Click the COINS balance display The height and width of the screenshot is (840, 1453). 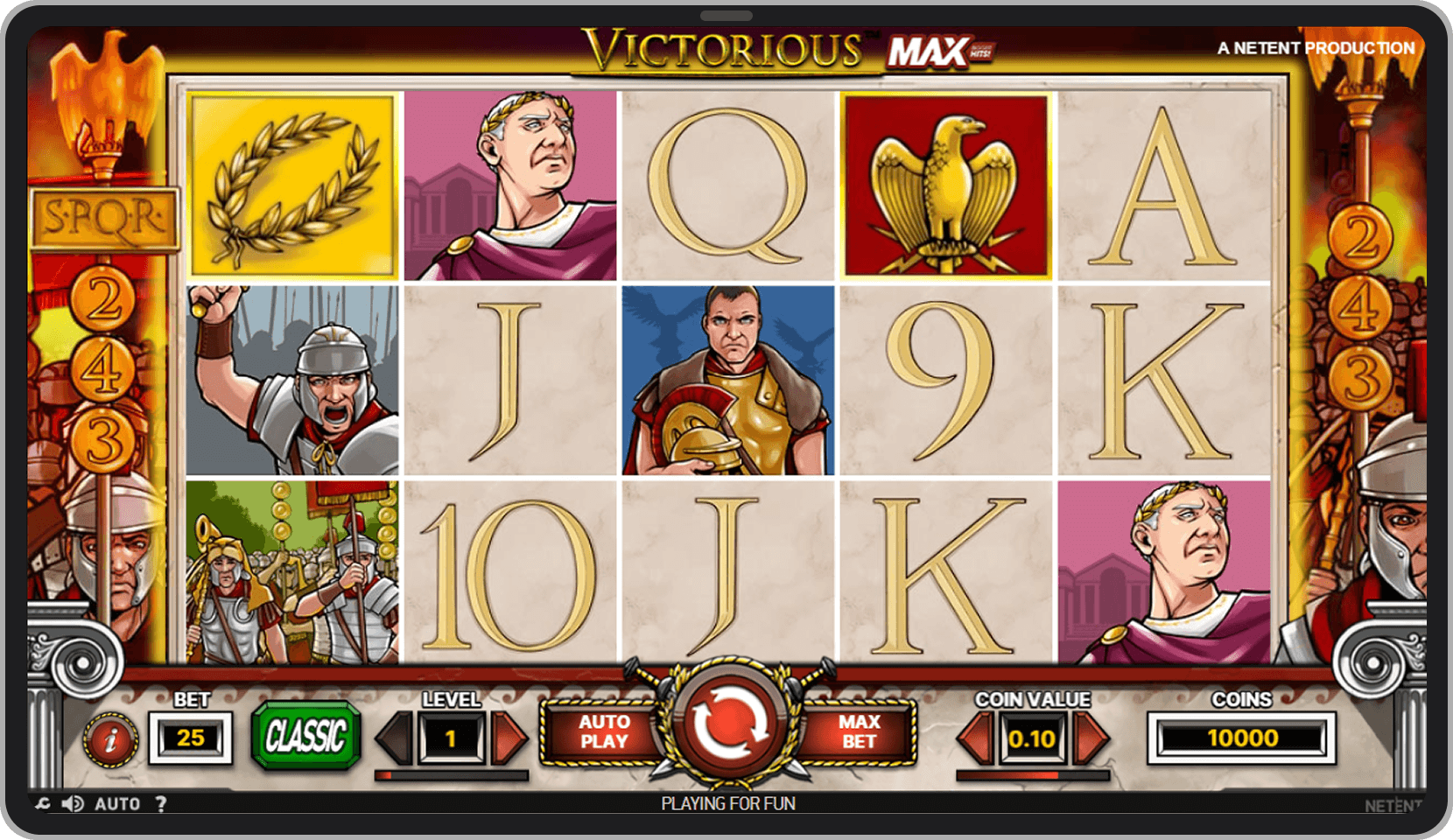click(x=1244, y=737)
